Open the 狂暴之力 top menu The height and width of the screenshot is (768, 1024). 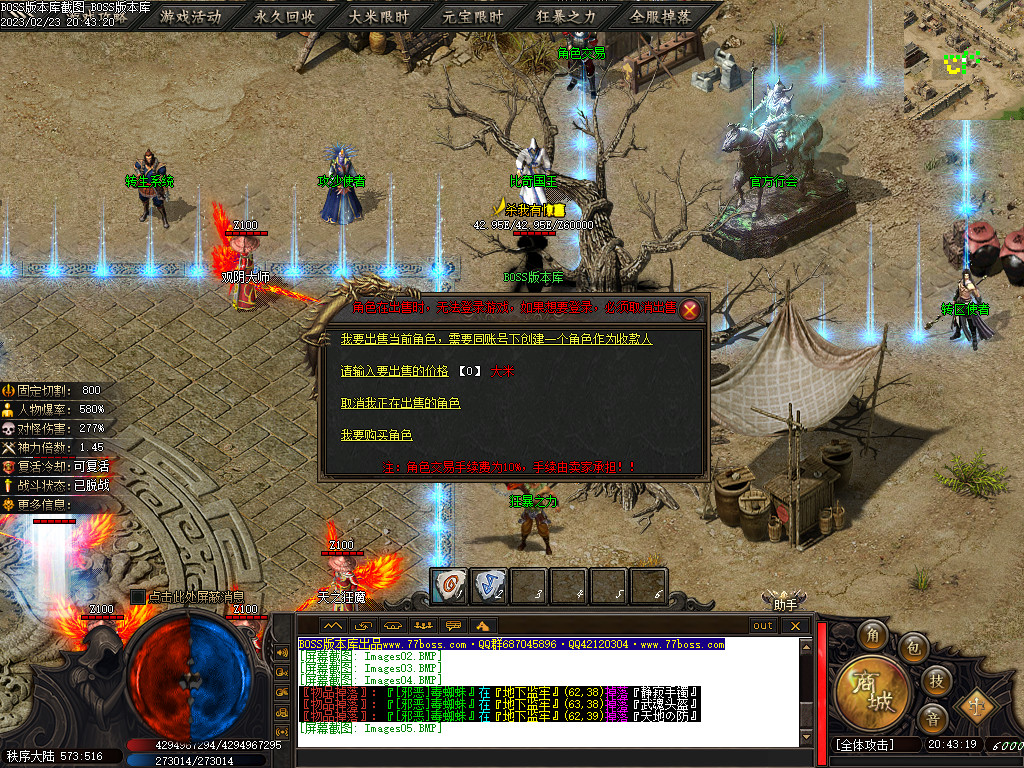(566, 16)
